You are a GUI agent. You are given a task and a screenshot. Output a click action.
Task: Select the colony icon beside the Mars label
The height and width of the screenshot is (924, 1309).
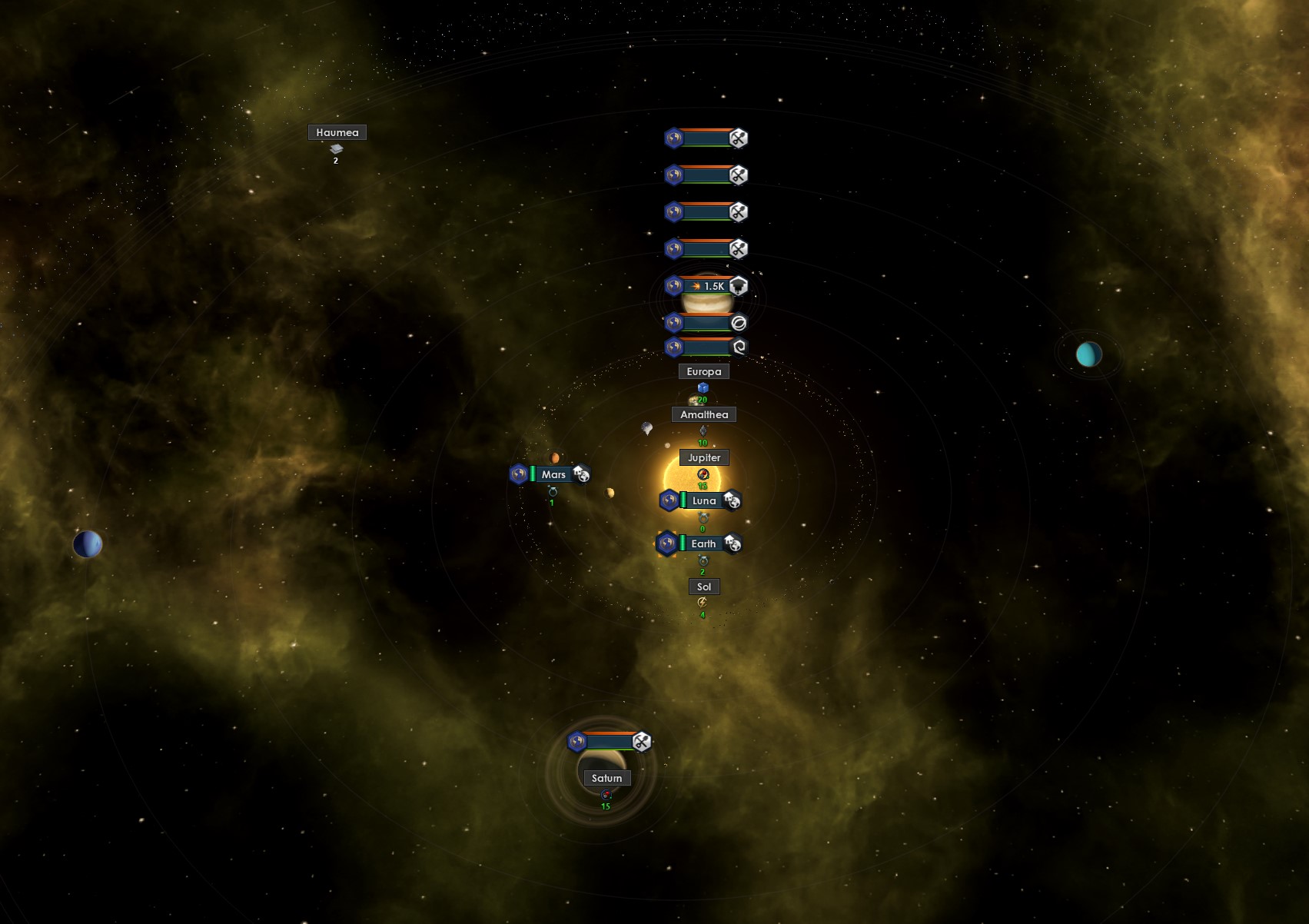click(580, 474)
